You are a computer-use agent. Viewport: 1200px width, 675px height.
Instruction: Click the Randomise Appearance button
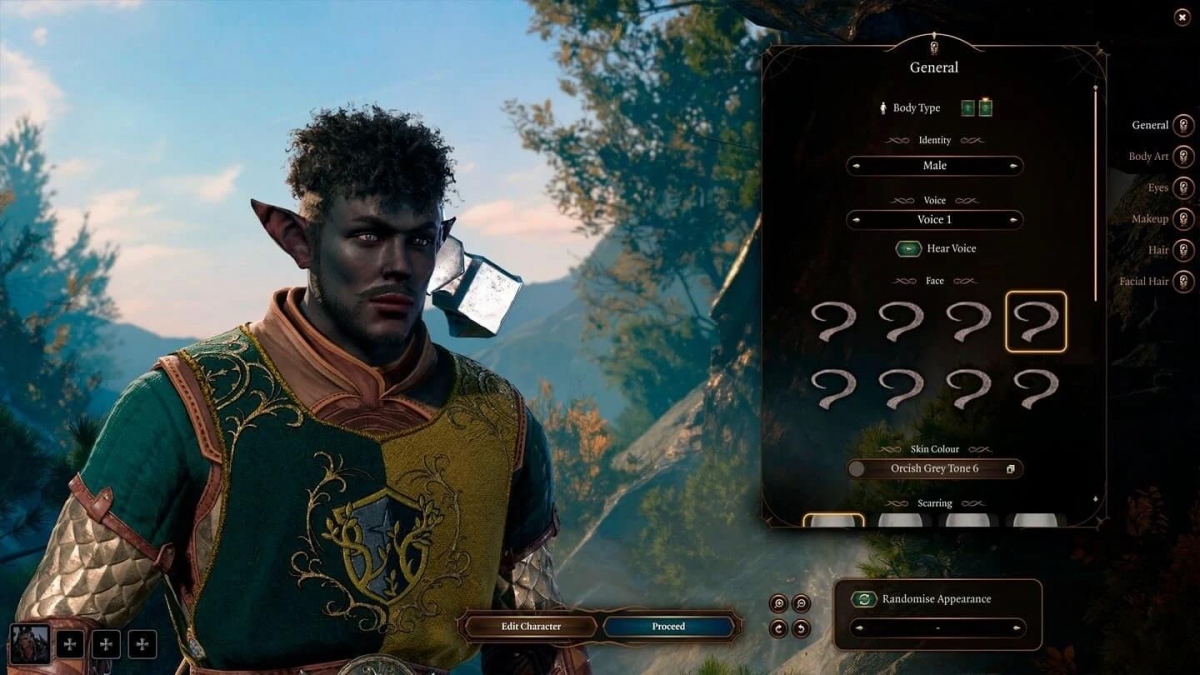tap(864, 599)
